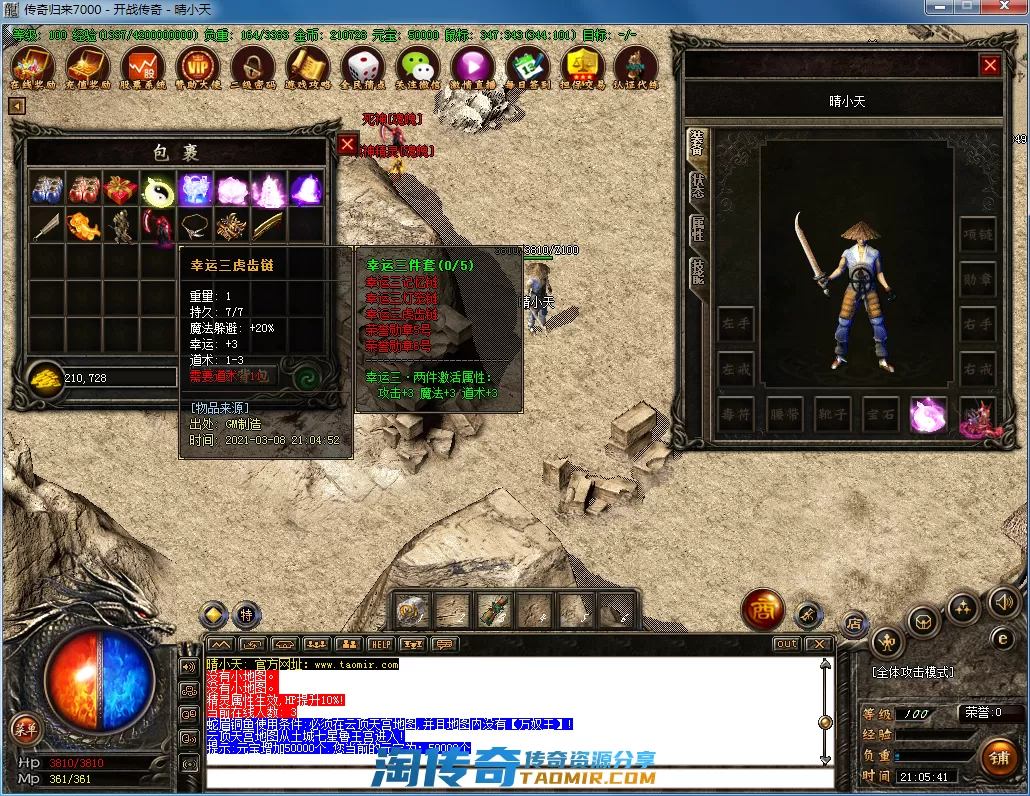The width and height of the screenshot is (1030, 796).
Task: Close the 包裹 inventory window
Action: (347, 145)
